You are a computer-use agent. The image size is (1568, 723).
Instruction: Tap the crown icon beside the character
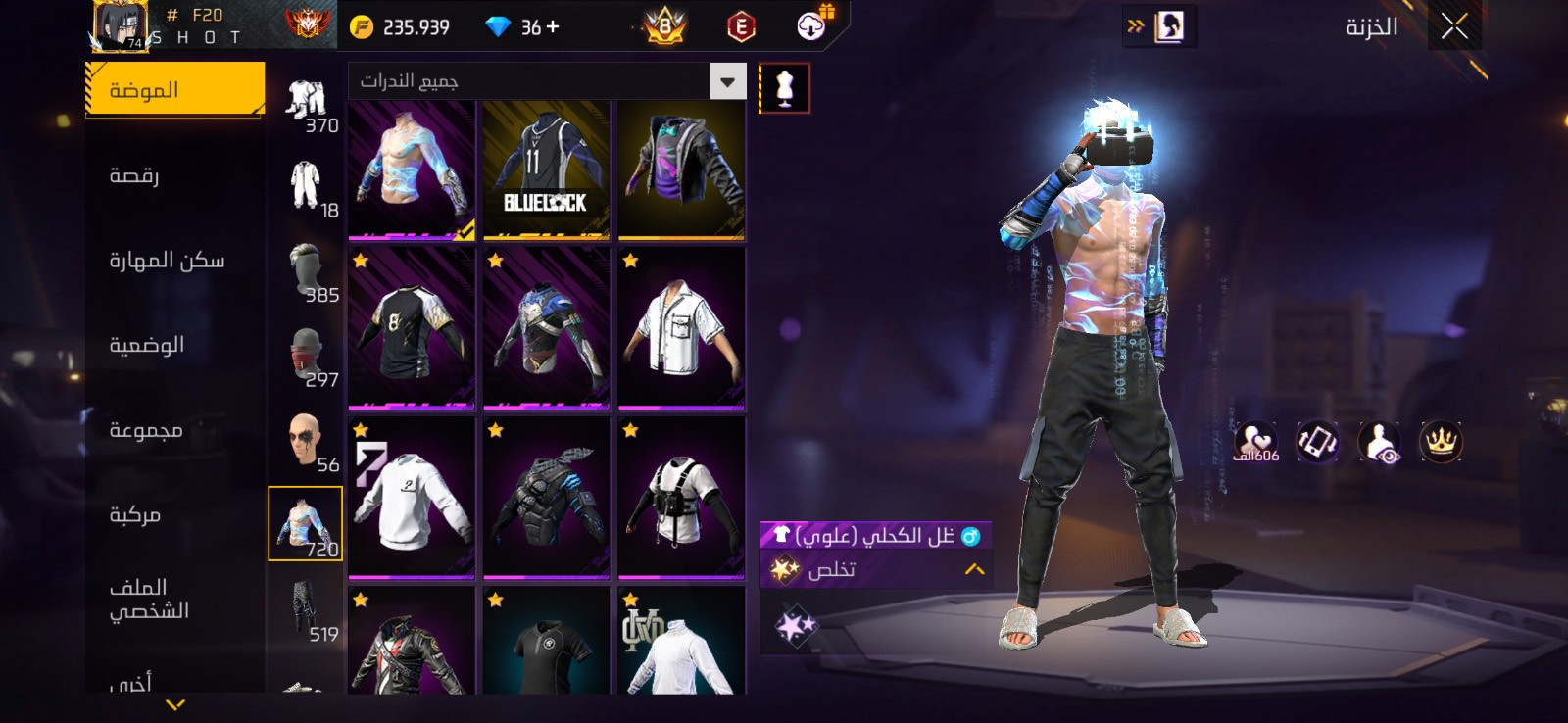tap(1441, 442)
